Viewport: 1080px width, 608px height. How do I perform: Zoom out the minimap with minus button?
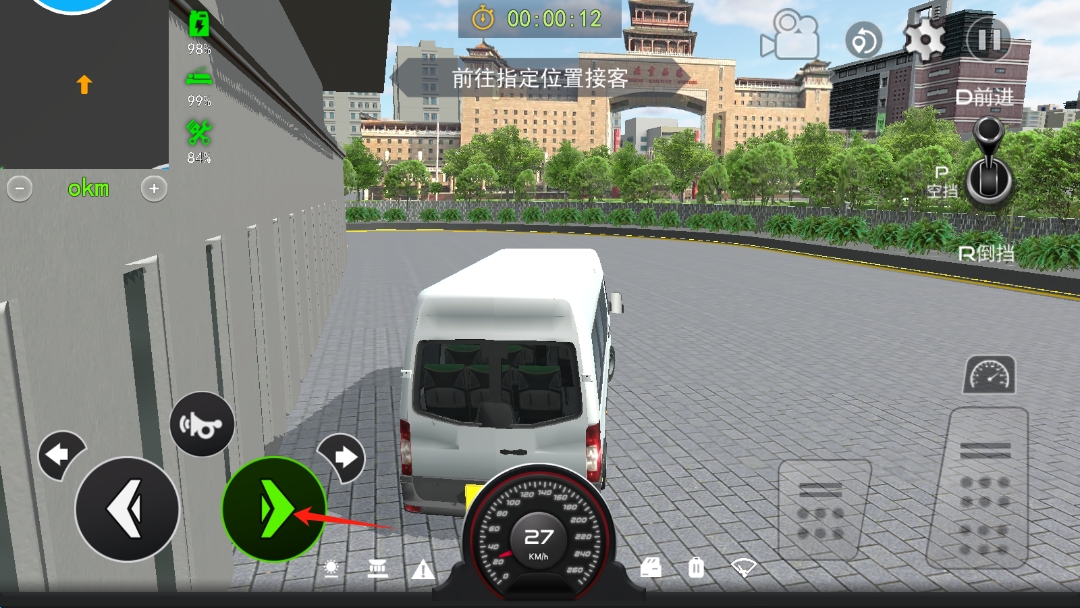tap(20, 188)
